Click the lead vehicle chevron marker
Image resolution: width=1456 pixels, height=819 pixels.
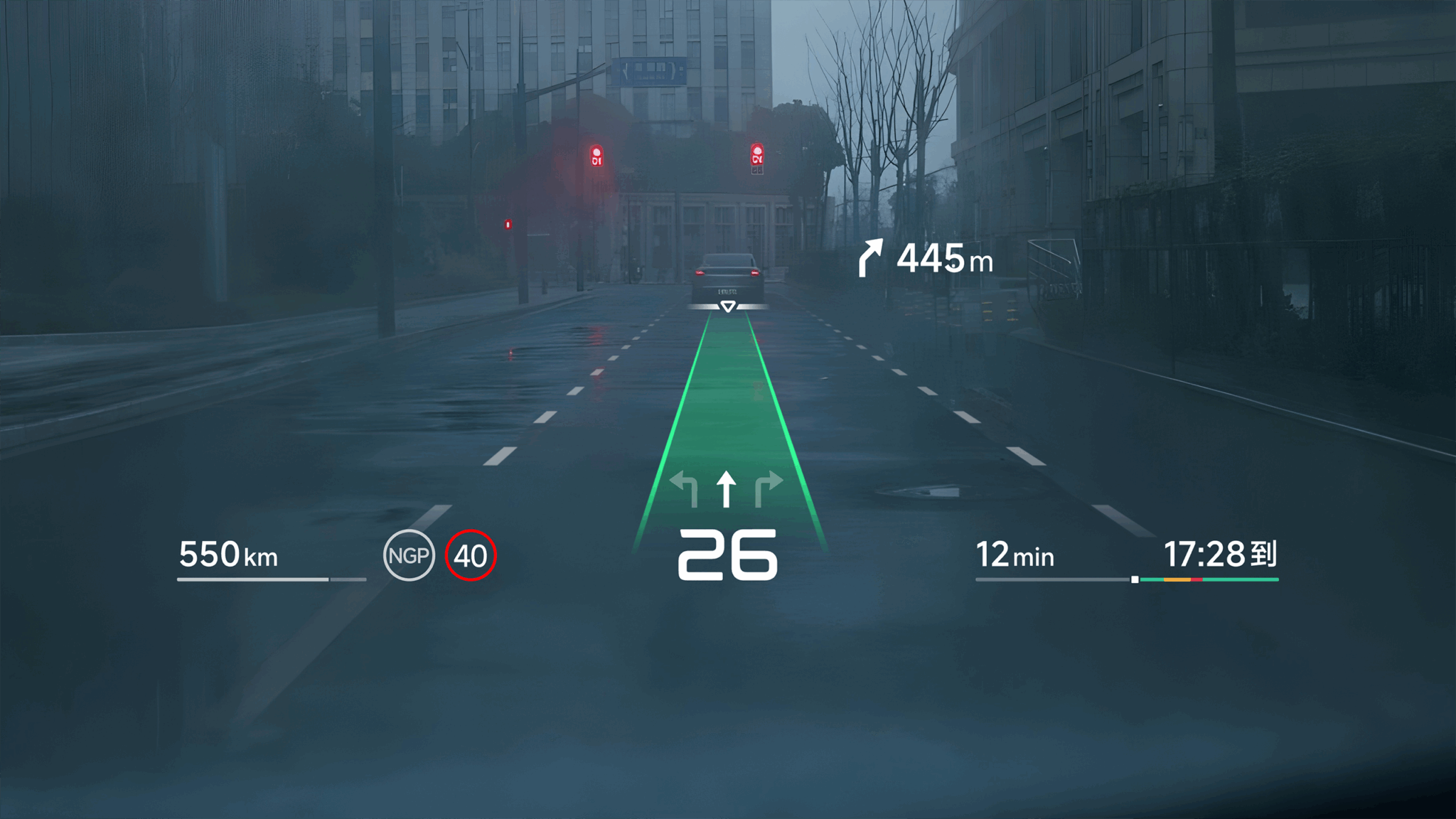727,307
